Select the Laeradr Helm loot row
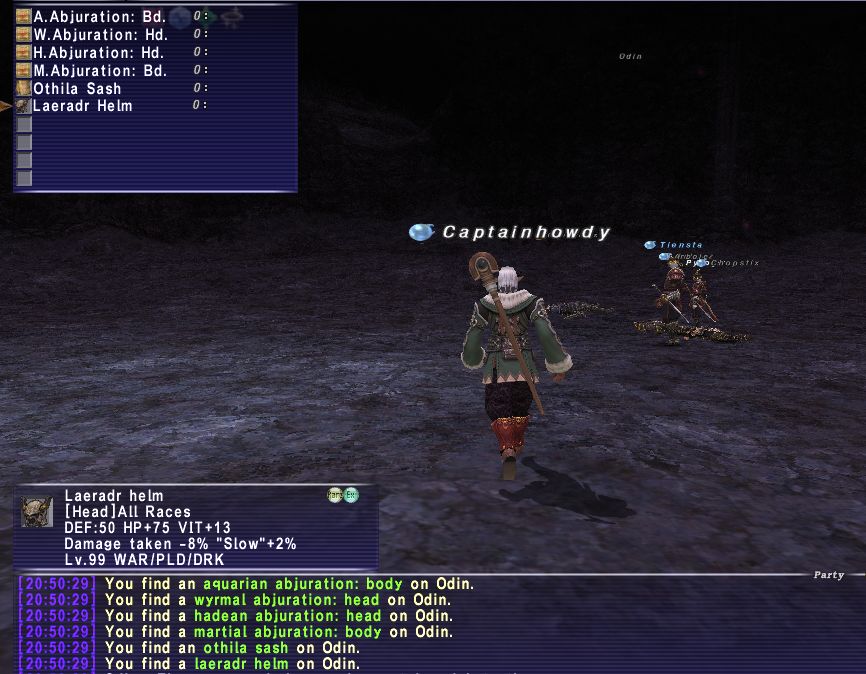866x674 pixels. 82,106
